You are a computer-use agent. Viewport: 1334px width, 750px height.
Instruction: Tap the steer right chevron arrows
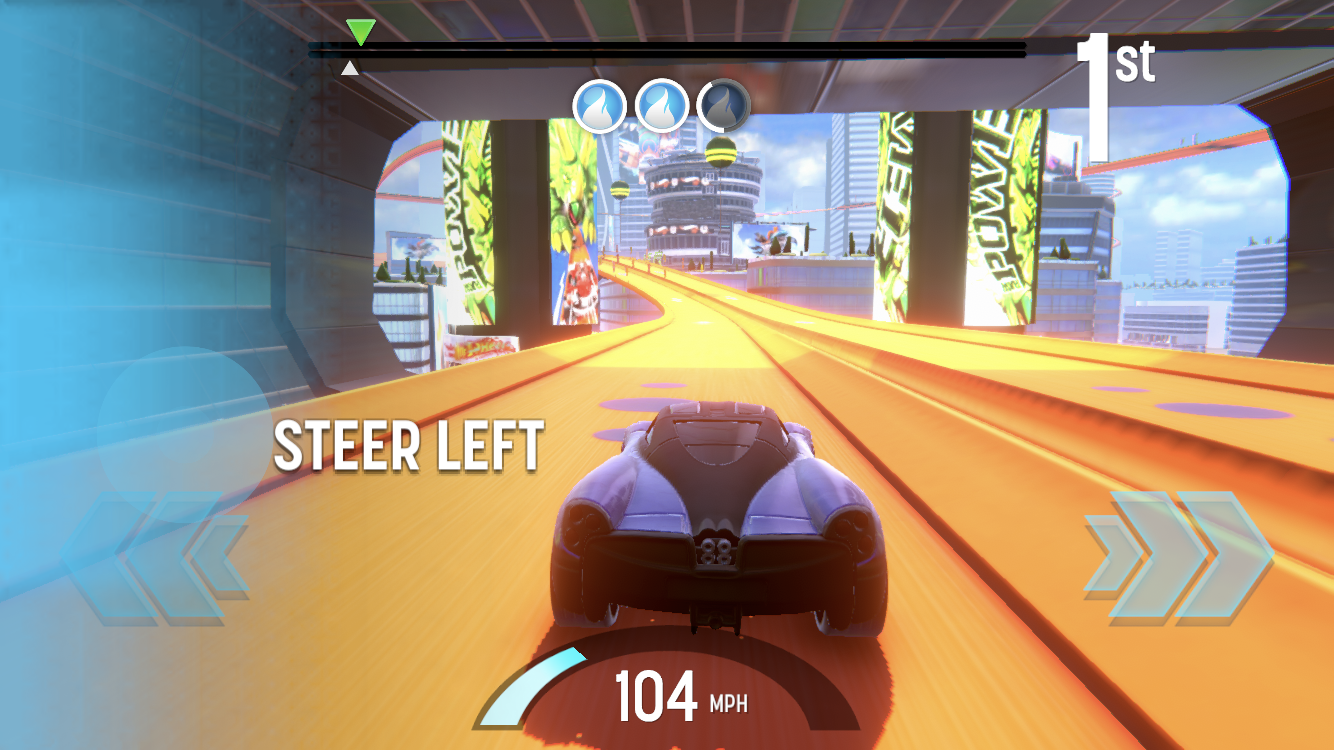pyautogui.click(x=1178, y=557)
